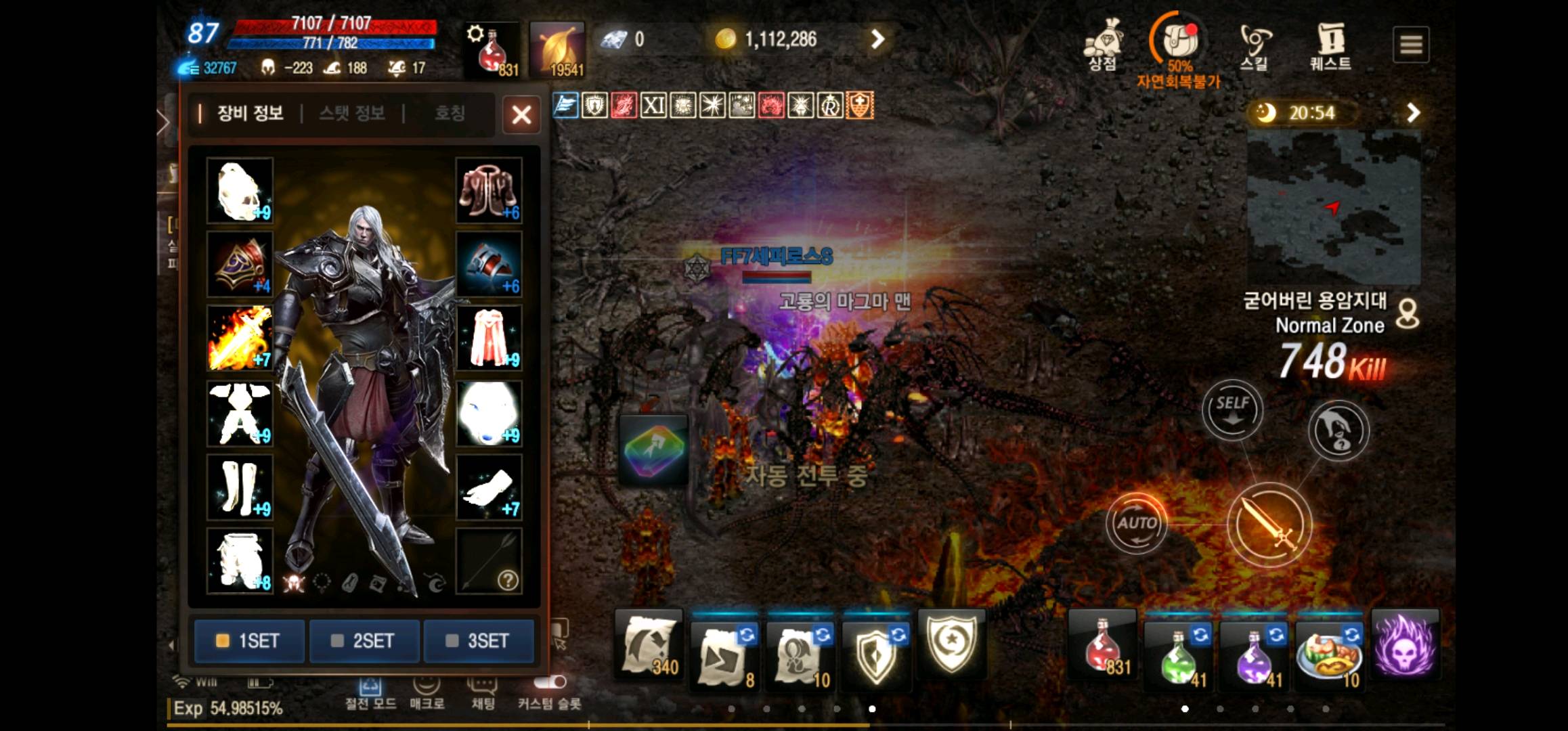Open the minimap

1333,207
